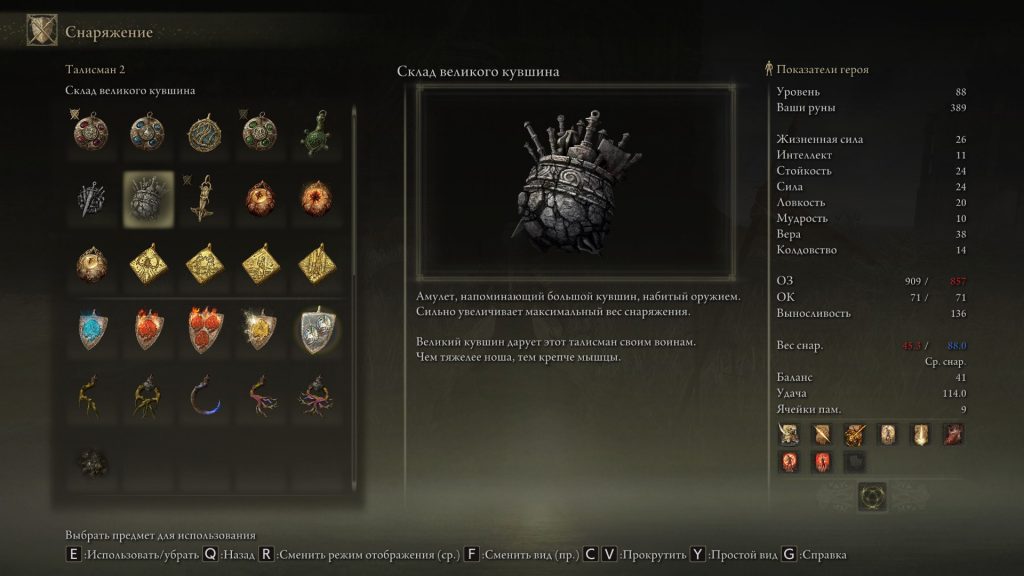Image resolution: width=1024 pixels, height=576 pixels.
Task: Select the blue crescent moon talisman
Action: click(x=204, y=395)
